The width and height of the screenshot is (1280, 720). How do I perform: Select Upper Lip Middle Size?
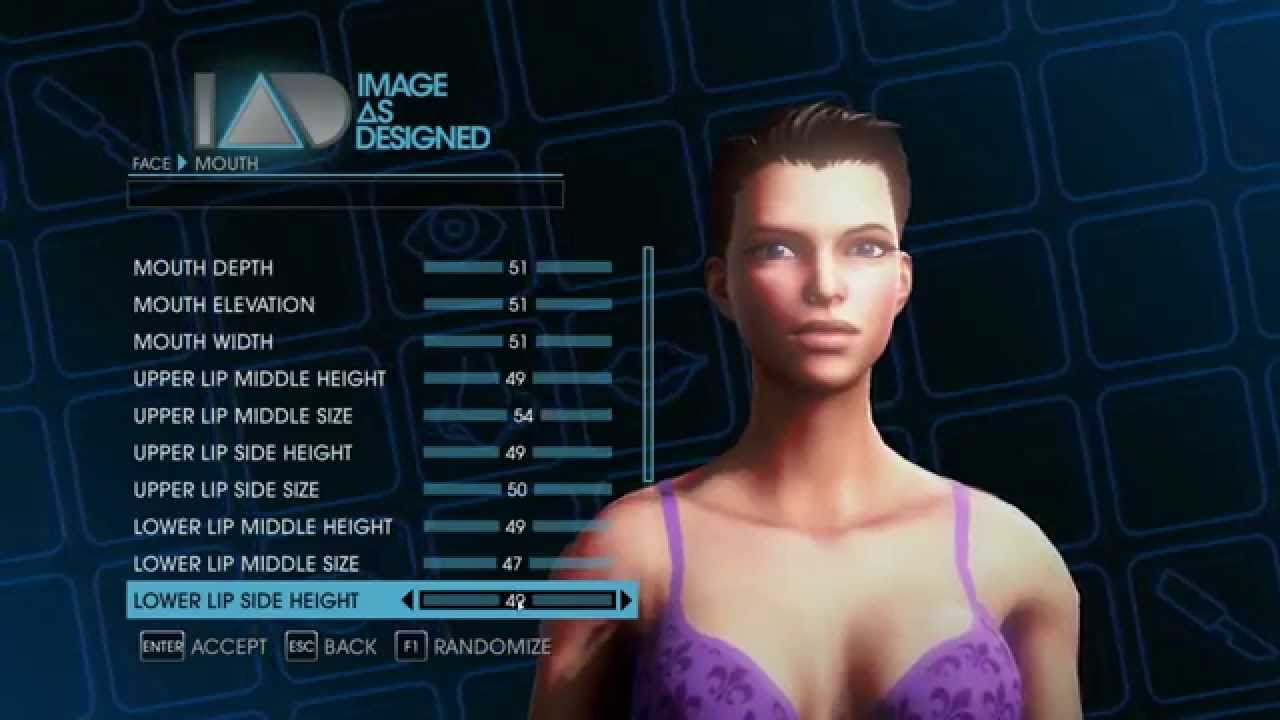click(x=243, y=416)
